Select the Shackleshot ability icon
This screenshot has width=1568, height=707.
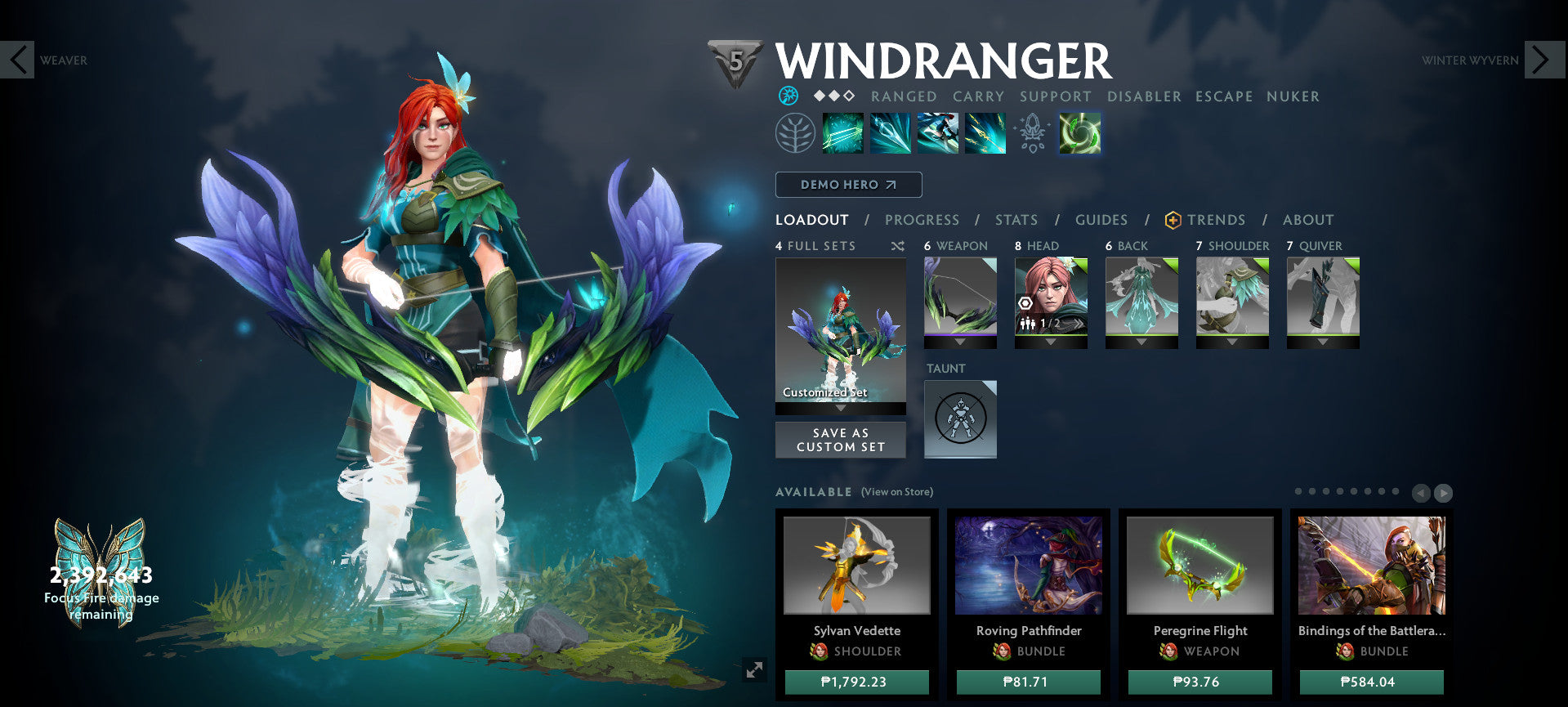pyautogui.click(x=843, y=133)
